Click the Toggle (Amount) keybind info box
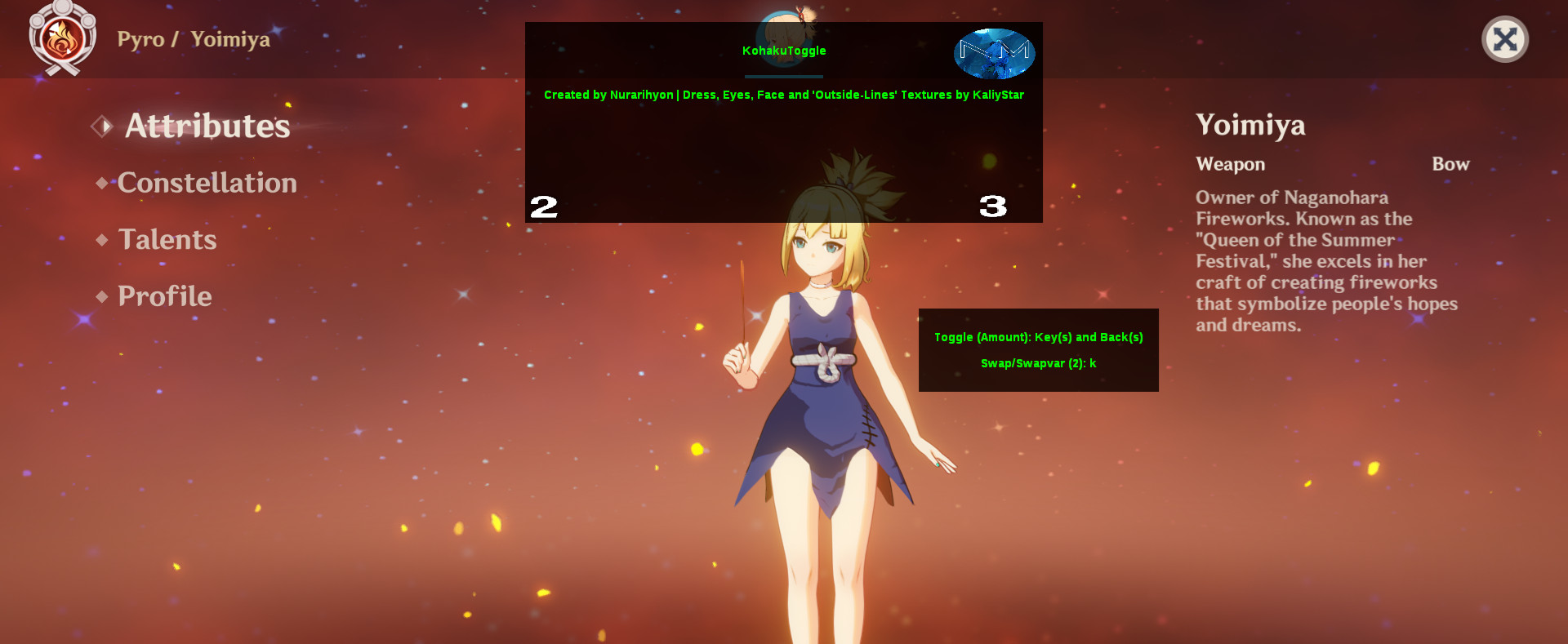The width and height of the screenshot is (1568, 644). coord(1038,337)
